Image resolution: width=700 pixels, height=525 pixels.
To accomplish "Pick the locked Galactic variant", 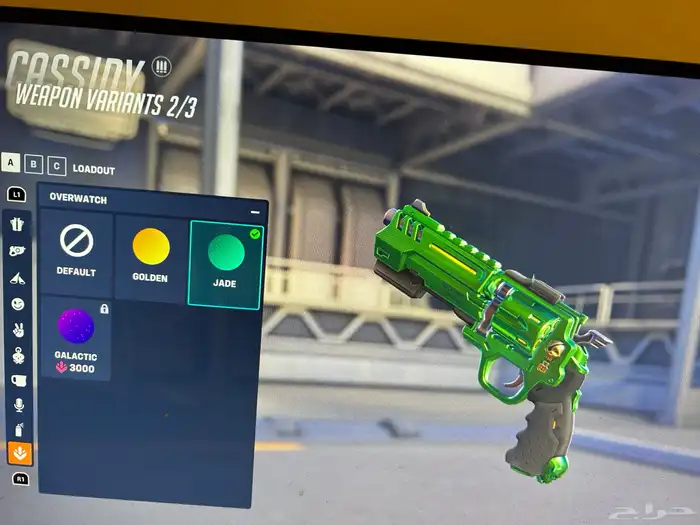I will click(x=76, y=337).
